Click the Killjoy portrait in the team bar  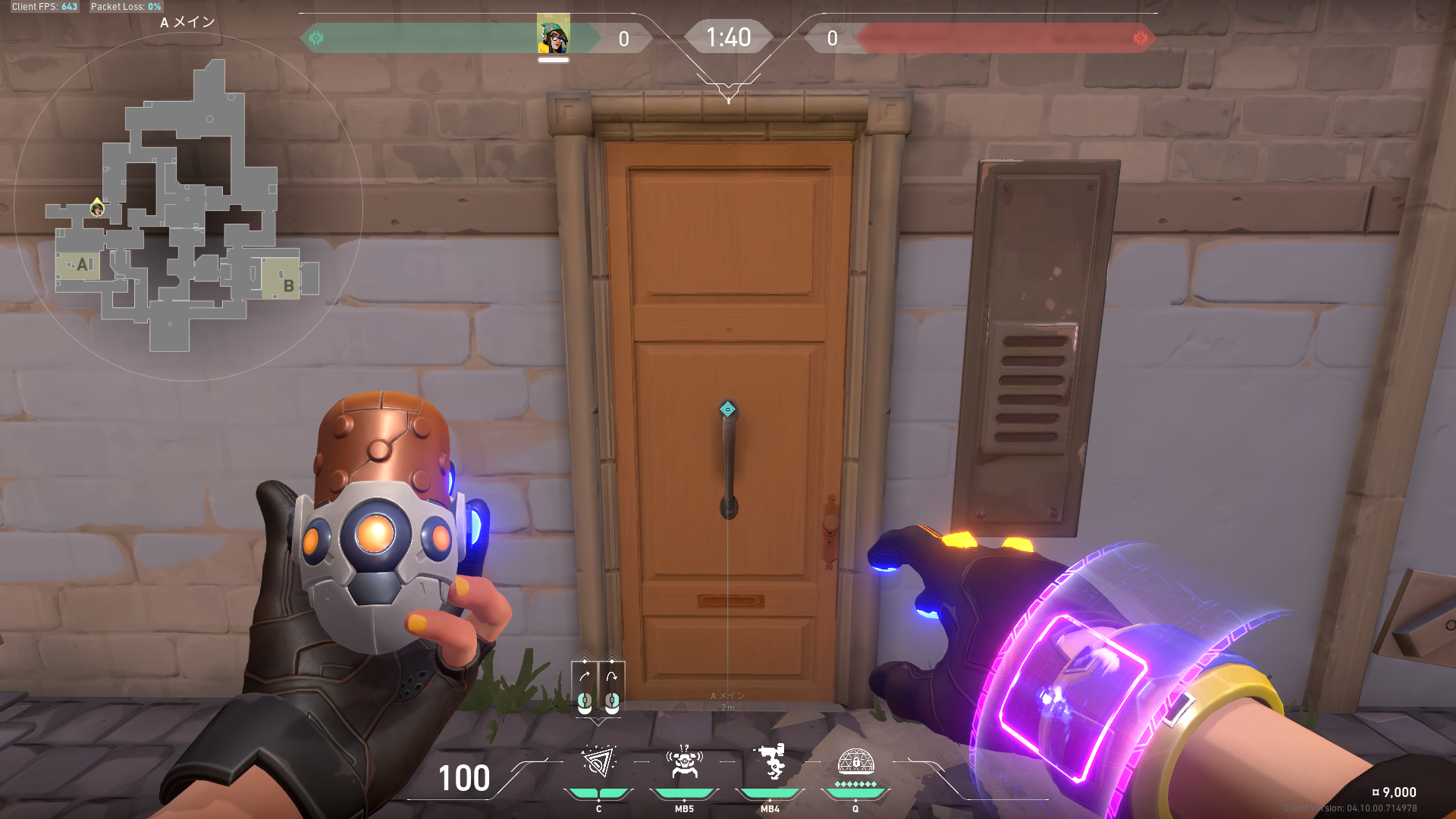tap(553, 36)
